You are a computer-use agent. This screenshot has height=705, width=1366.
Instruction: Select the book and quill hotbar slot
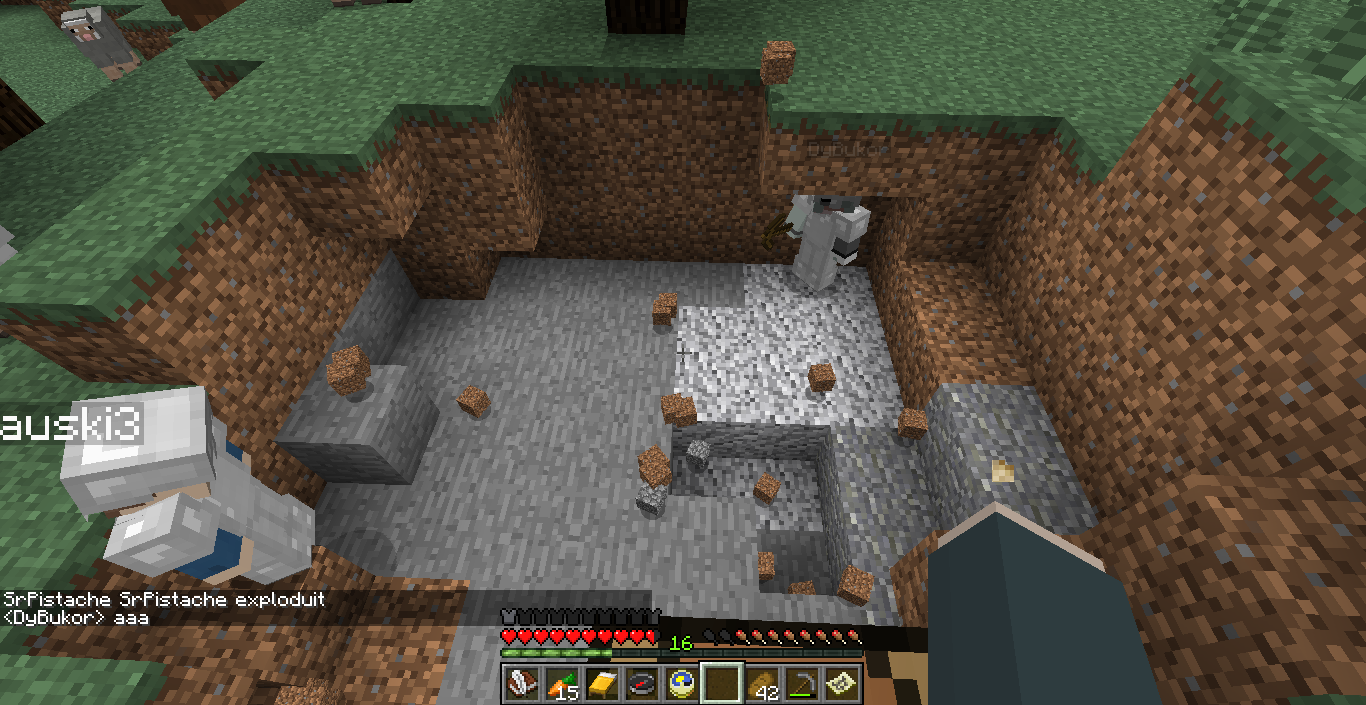click(520, 683)
